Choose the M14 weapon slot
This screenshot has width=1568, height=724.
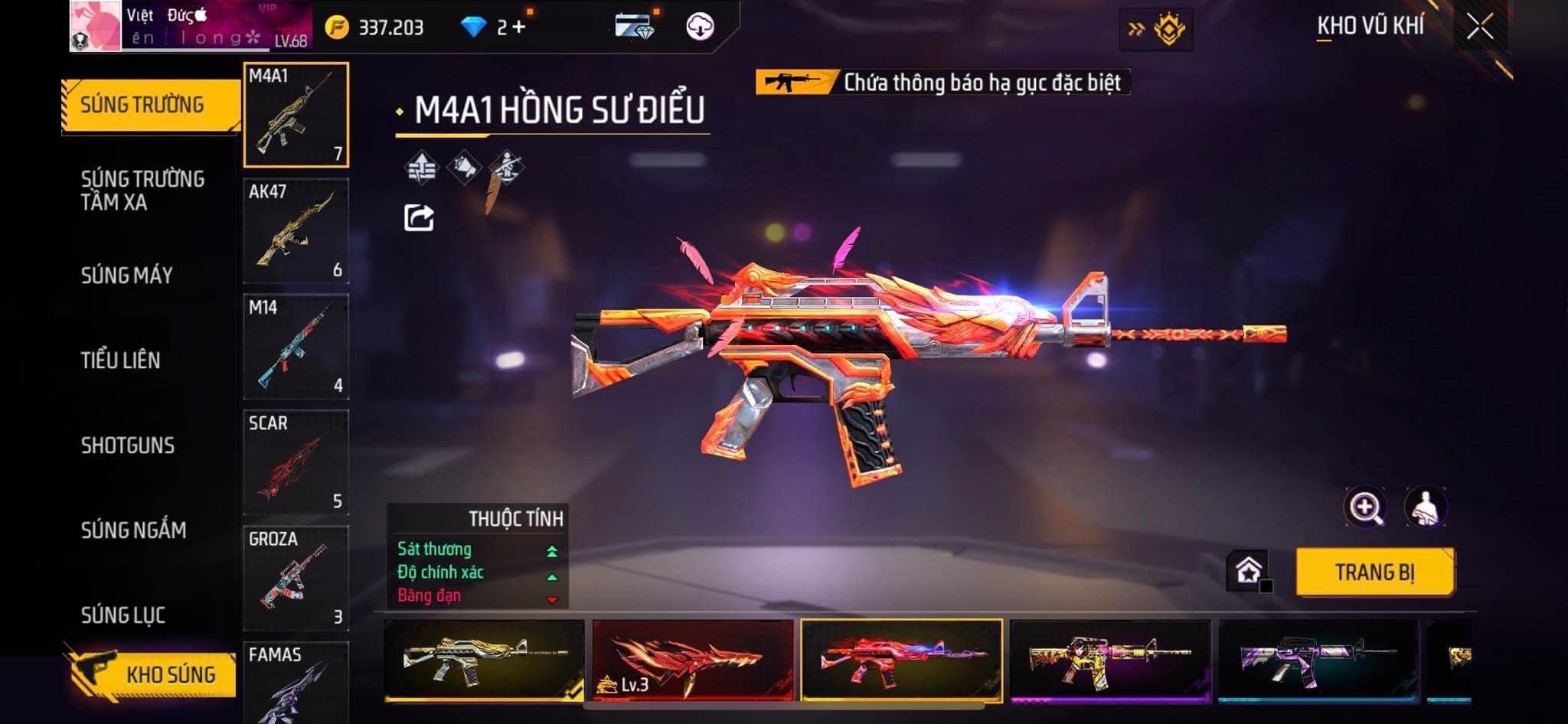[x=296, y=347]
